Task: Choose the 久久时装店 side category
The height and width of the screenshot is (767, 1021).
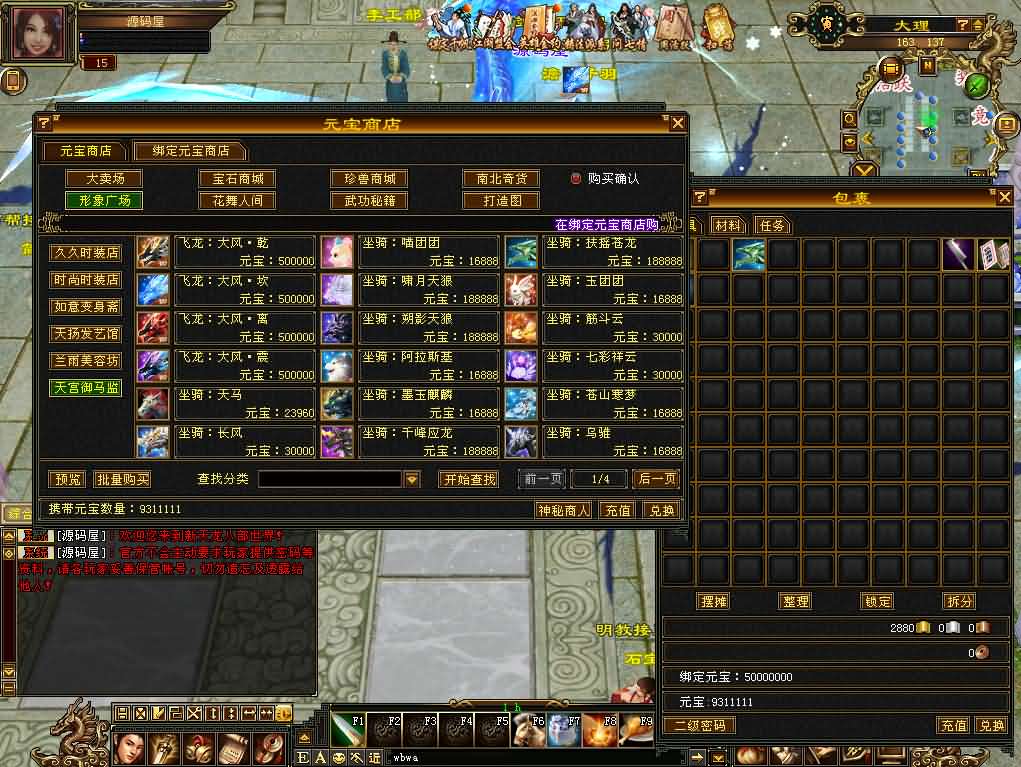Action: click(86, 253)
